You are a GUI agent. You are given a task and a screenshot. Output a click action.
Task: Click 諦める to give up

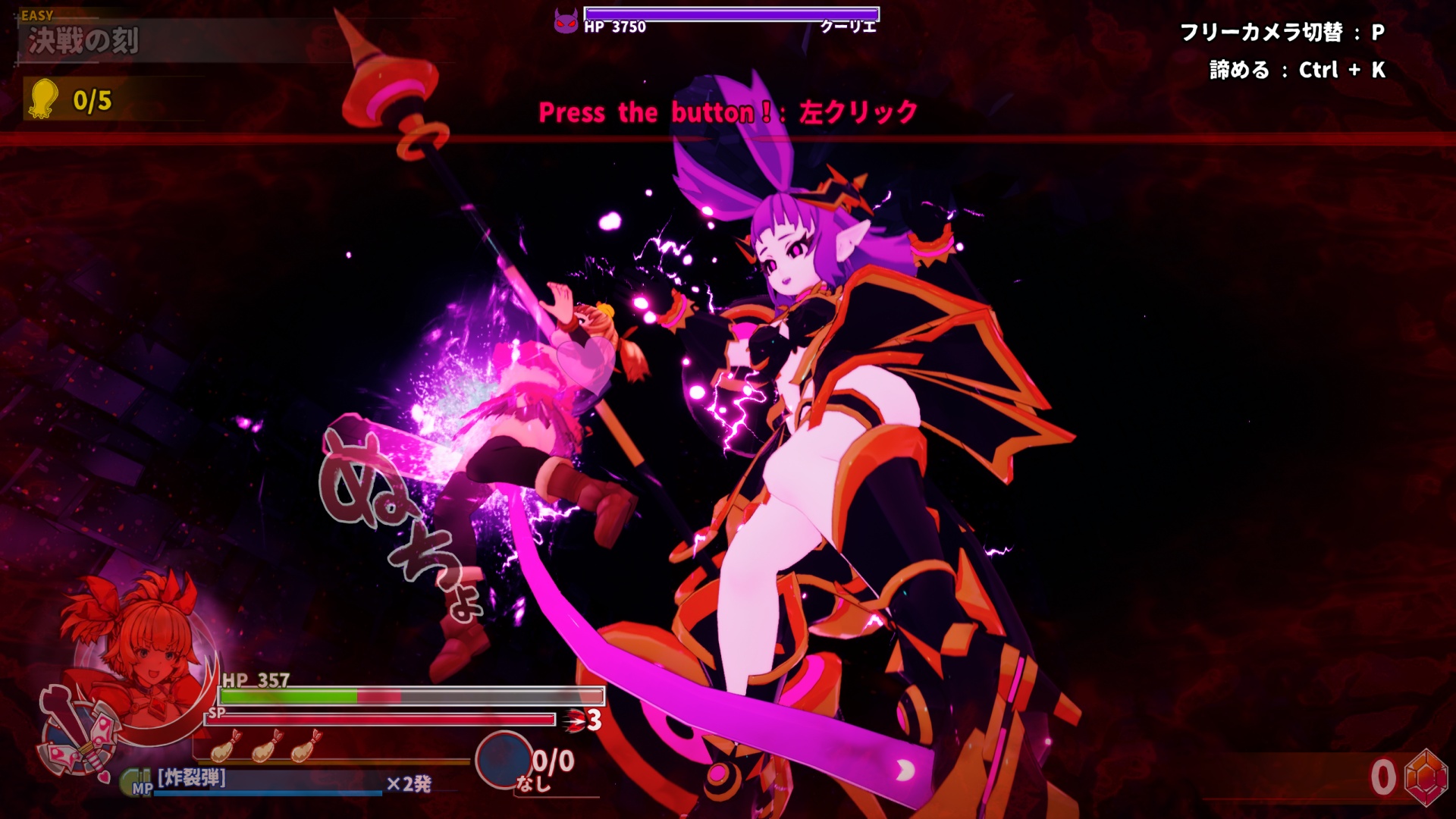[1236, 69]
